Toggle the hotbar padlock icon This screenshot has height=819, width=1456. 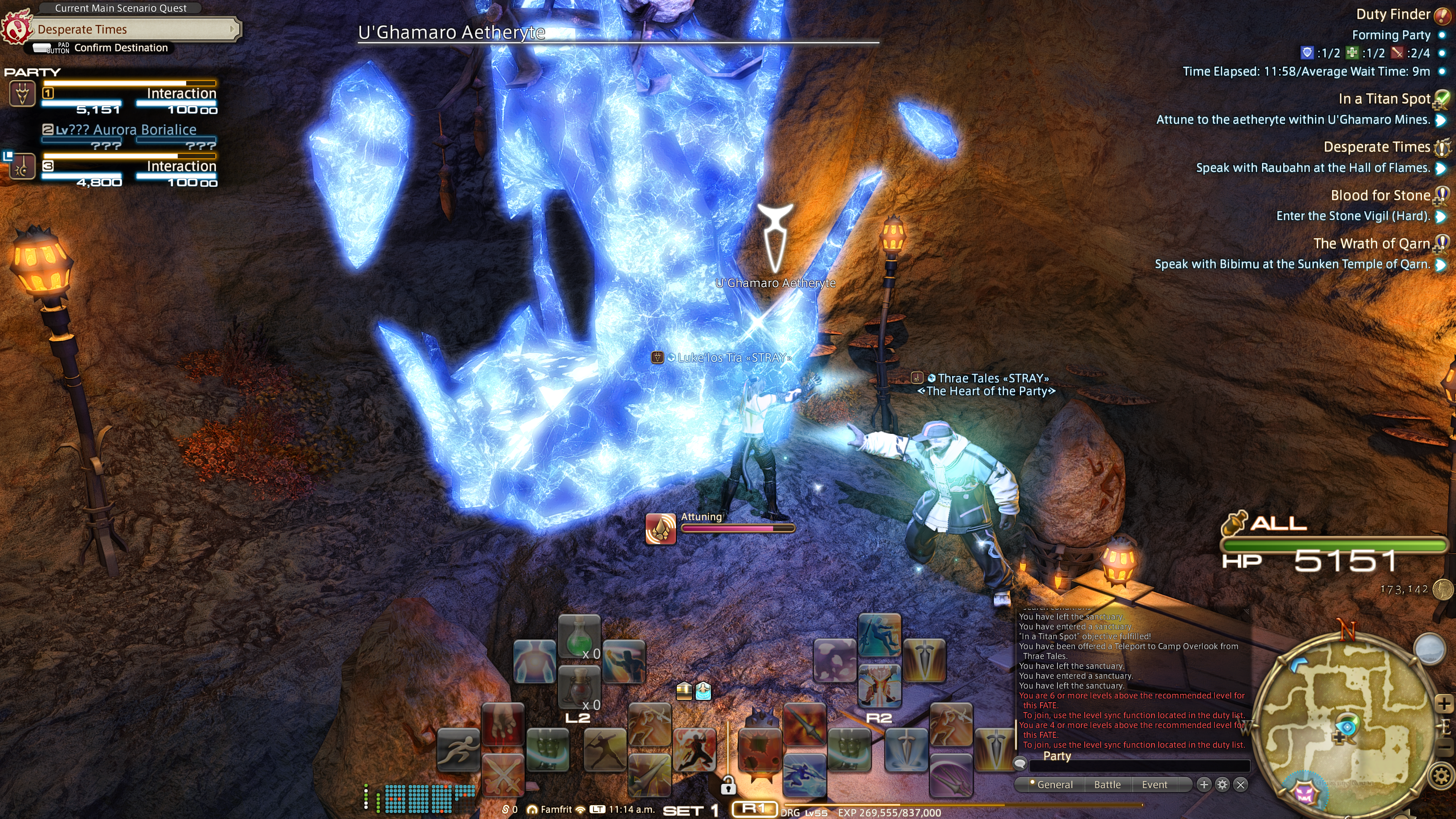pos(728,785)
